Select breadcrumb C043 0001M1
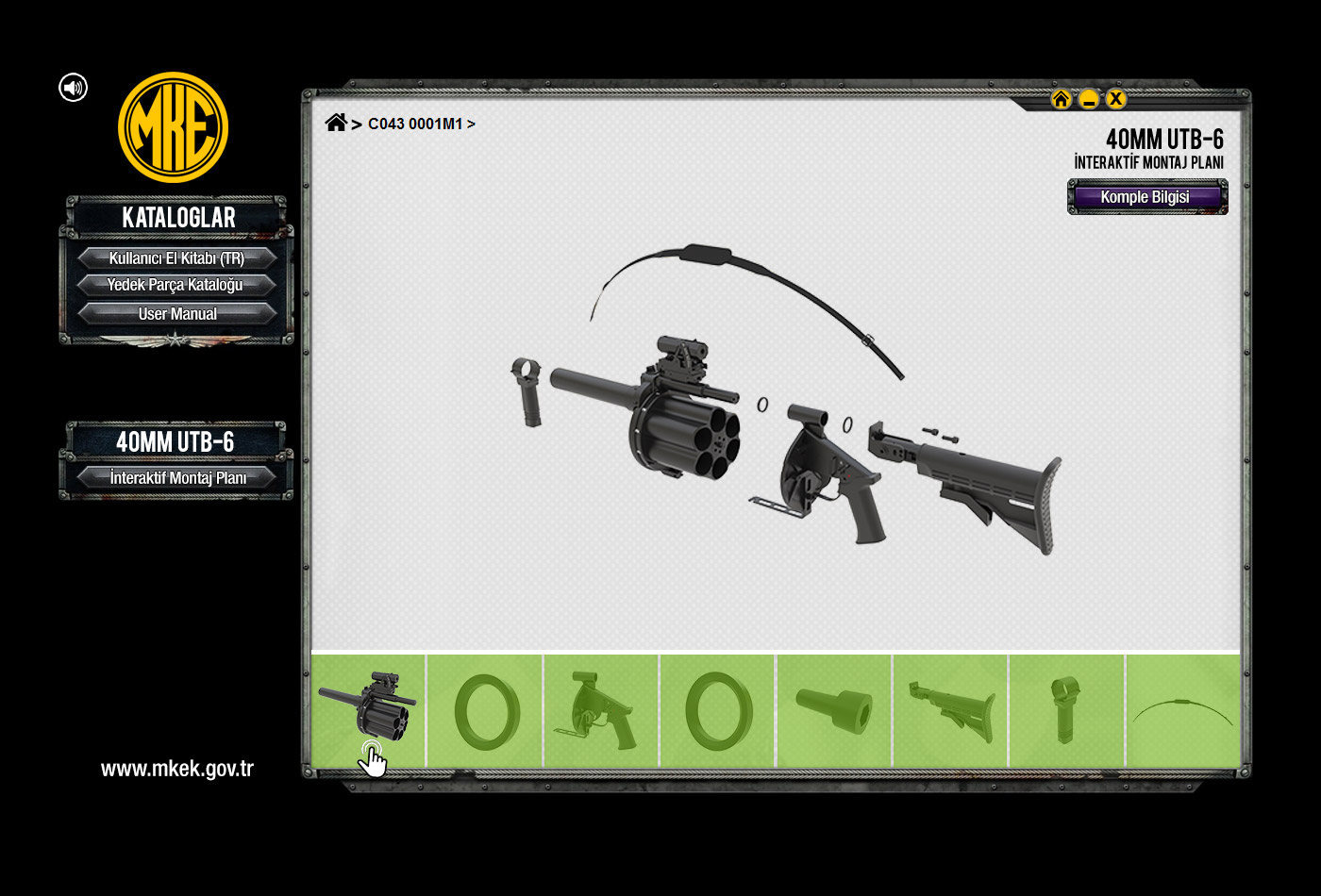 pyautogui.click(x=415, y=124)
